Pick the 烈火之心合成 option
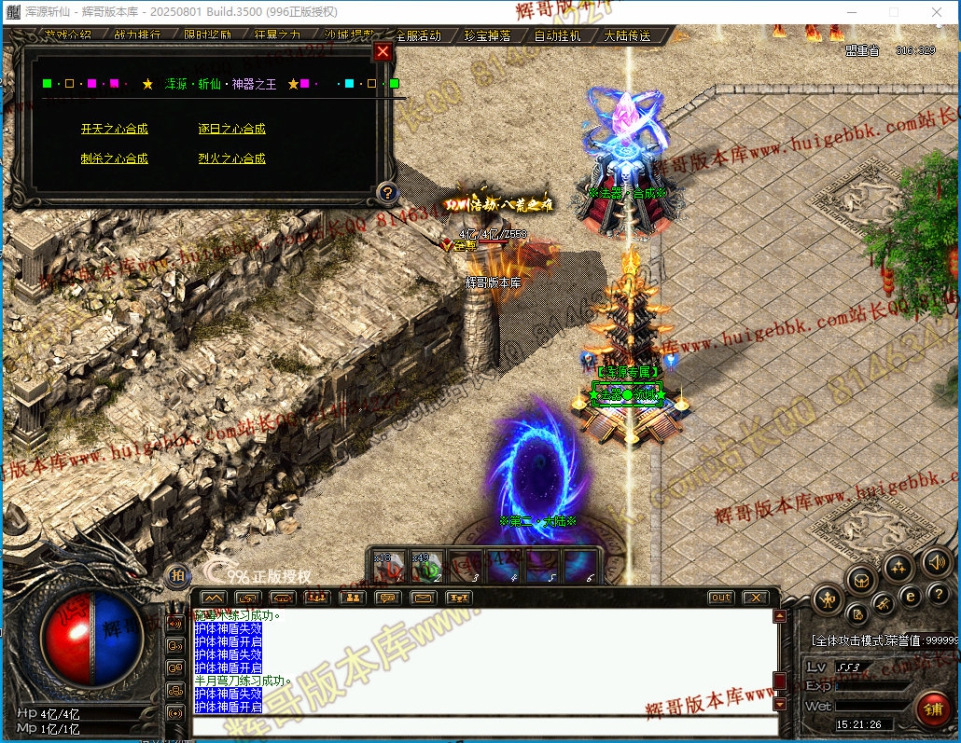 (x=231, y=159)
